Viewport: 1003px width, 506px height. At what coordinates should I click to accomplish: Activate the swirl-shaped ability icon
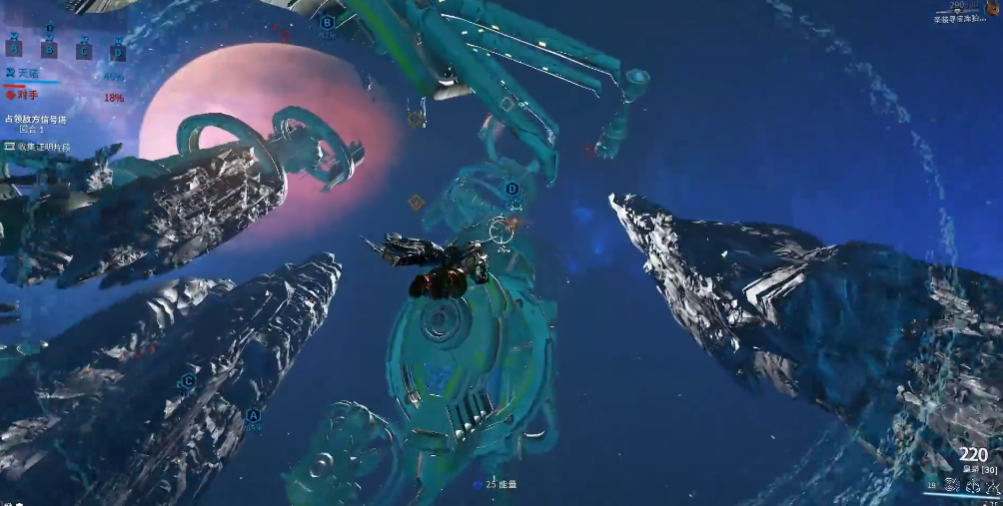(x=951, y=486)
